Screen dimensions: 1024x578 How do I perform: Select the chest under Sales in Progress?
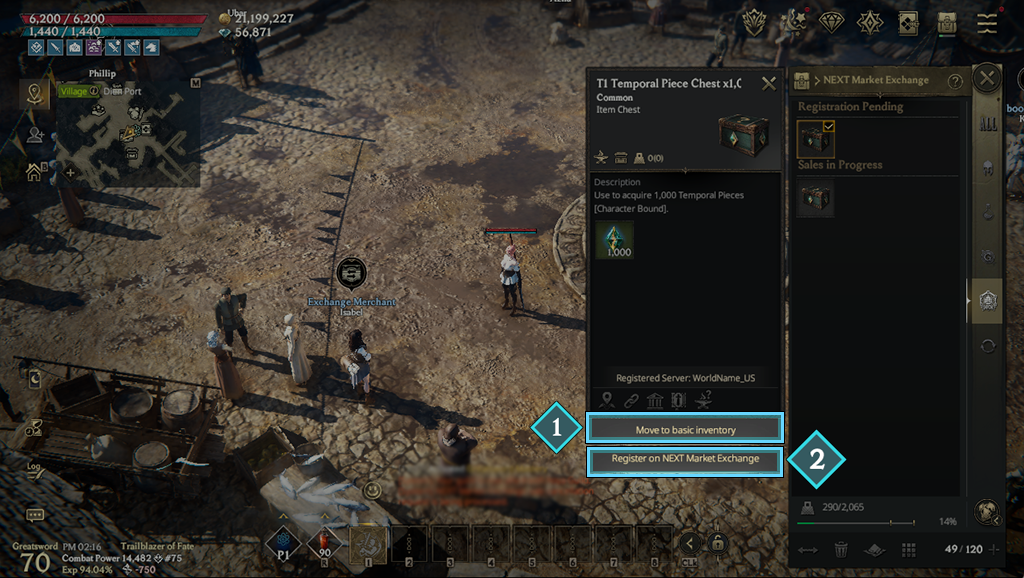click(815, 199)
